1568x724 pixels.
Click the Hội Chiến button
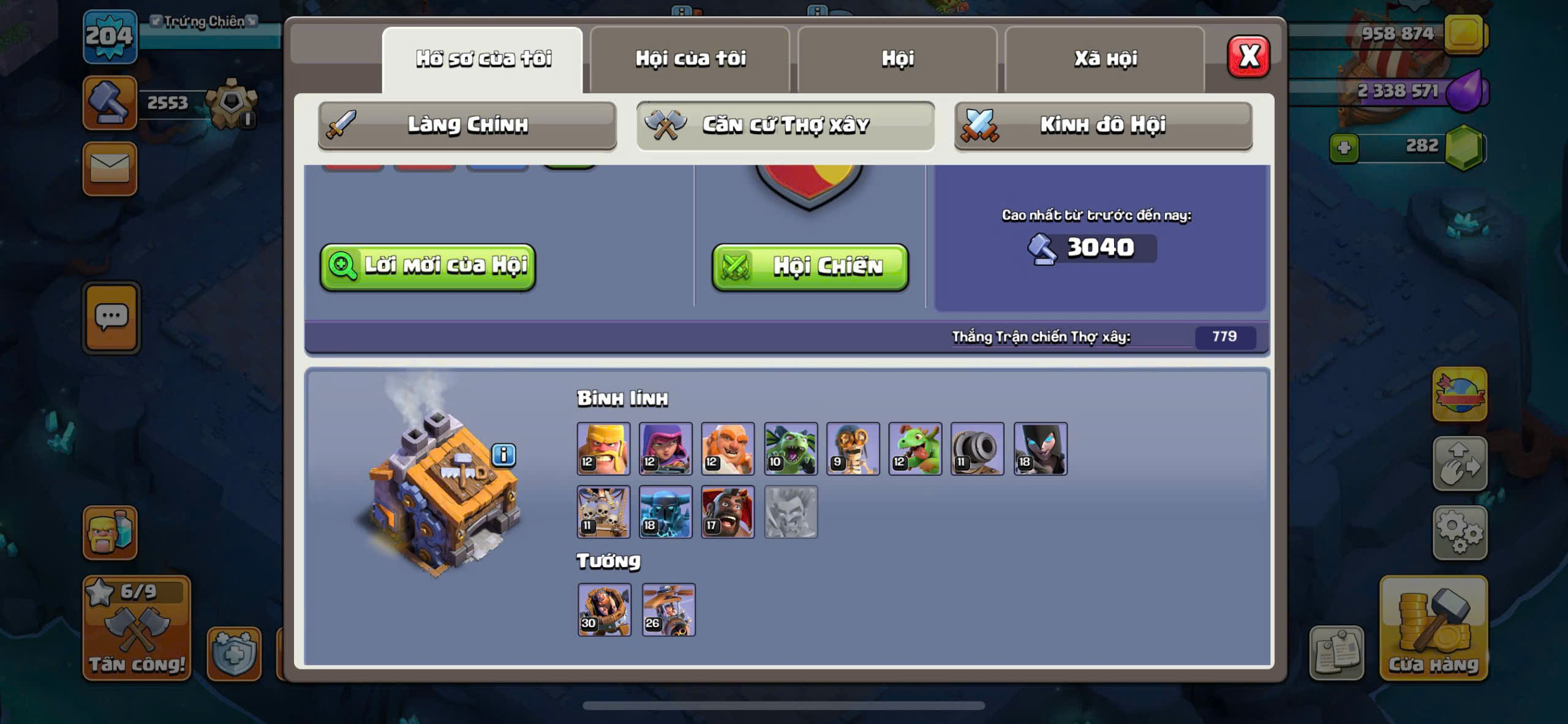point(810,266)
